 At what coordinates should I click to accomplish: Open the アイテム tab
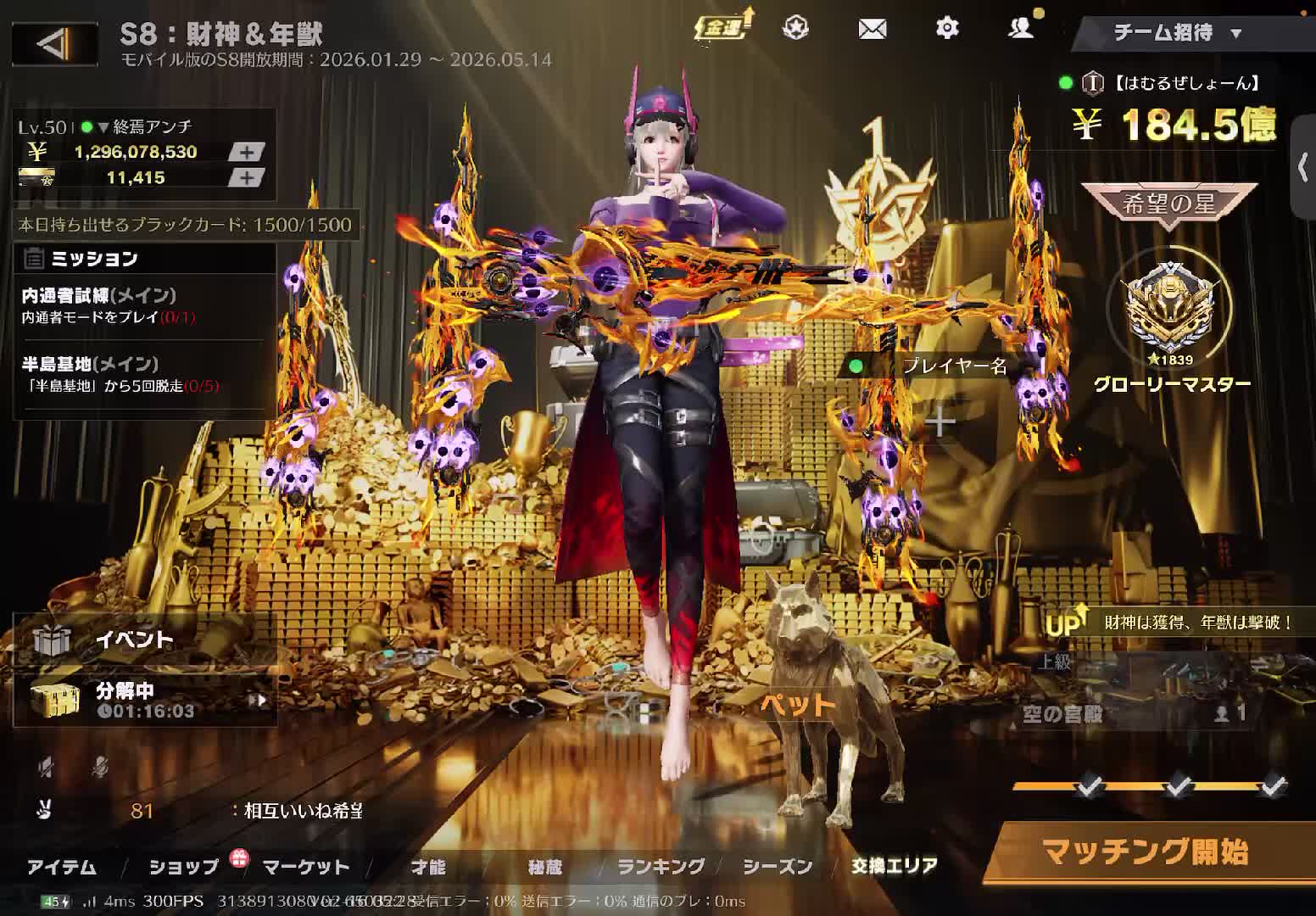click(62, 867)
